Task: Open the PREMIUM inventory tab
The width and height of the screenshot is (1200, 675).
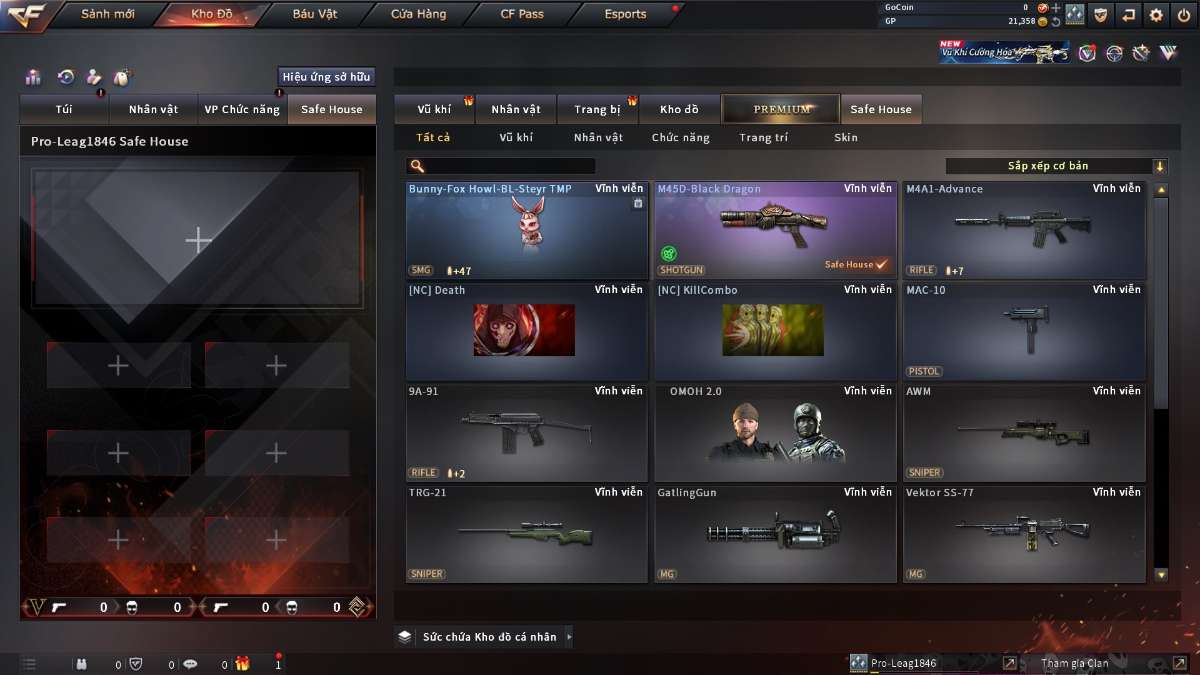Action: [x=782, y=109]
